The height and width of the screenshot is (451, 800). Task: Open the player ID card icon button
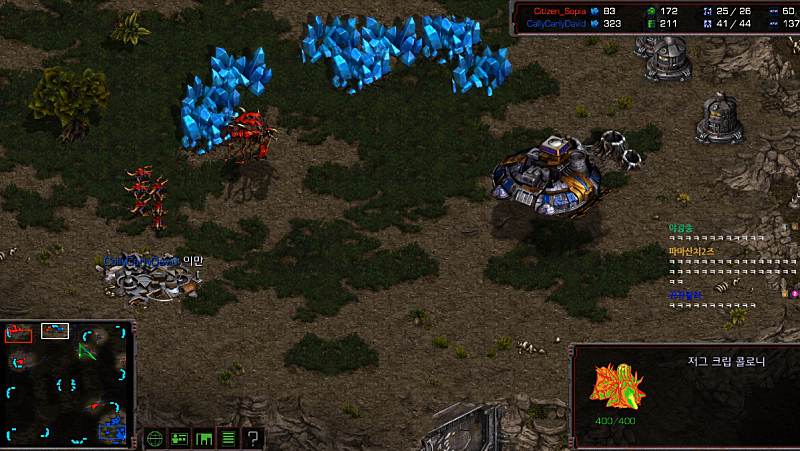point(180,438)
